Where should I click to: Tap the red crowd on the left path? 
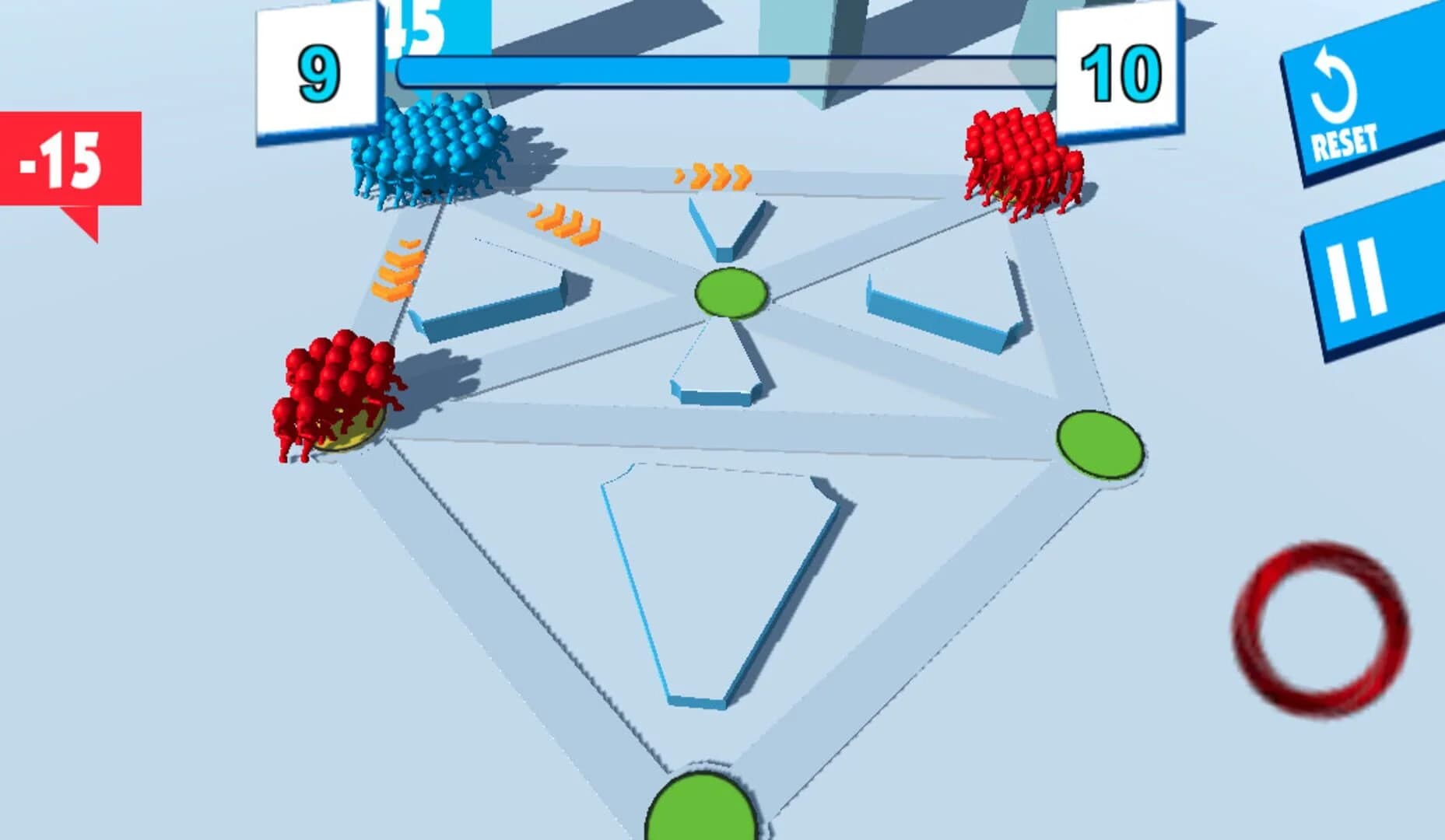click(x=336, y=389)
